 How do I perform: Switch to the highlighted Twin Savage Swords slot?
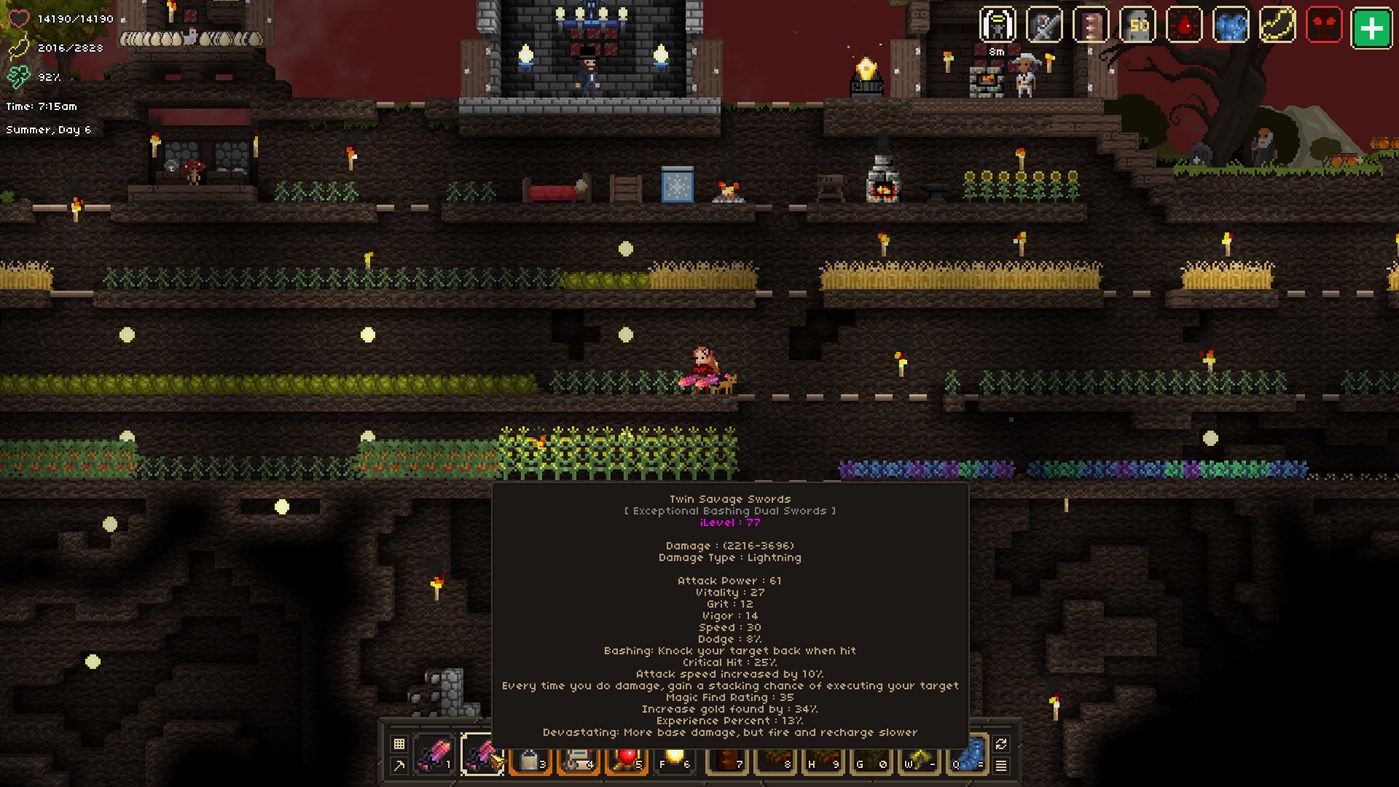tap(483, 755)
